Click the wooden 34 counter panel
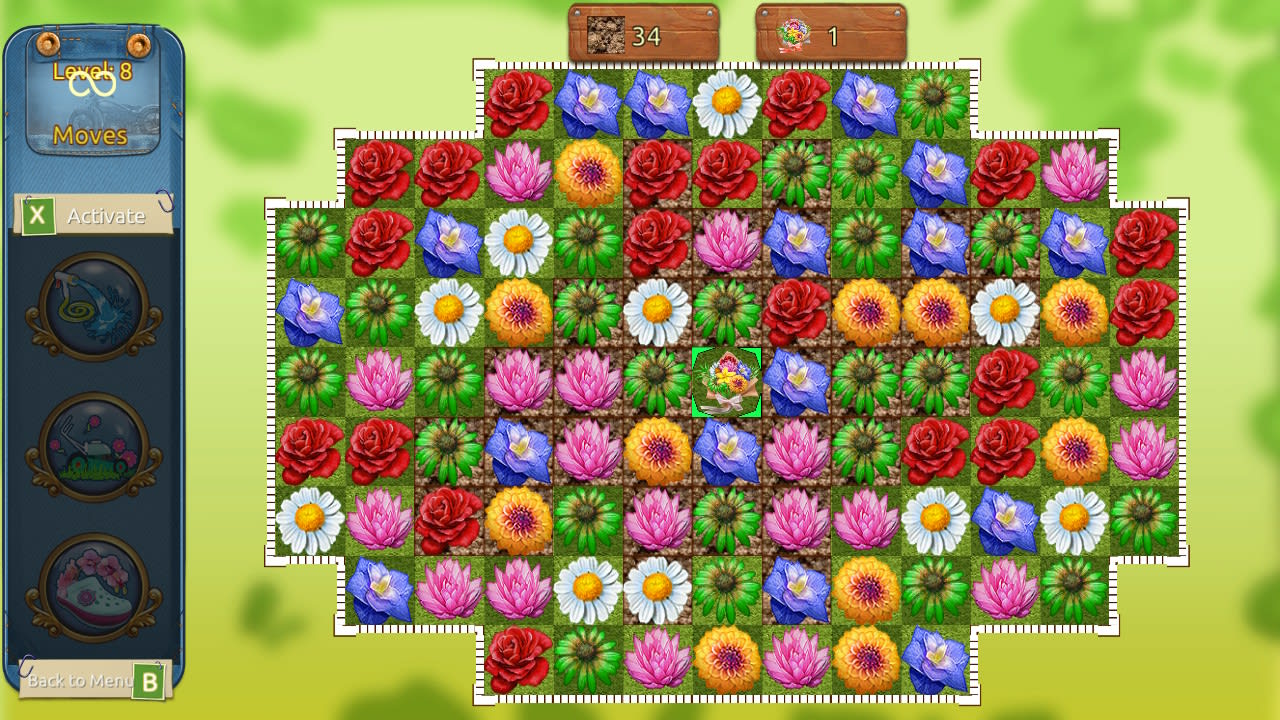The image size is (1280, 720). (x=643, y=33)
